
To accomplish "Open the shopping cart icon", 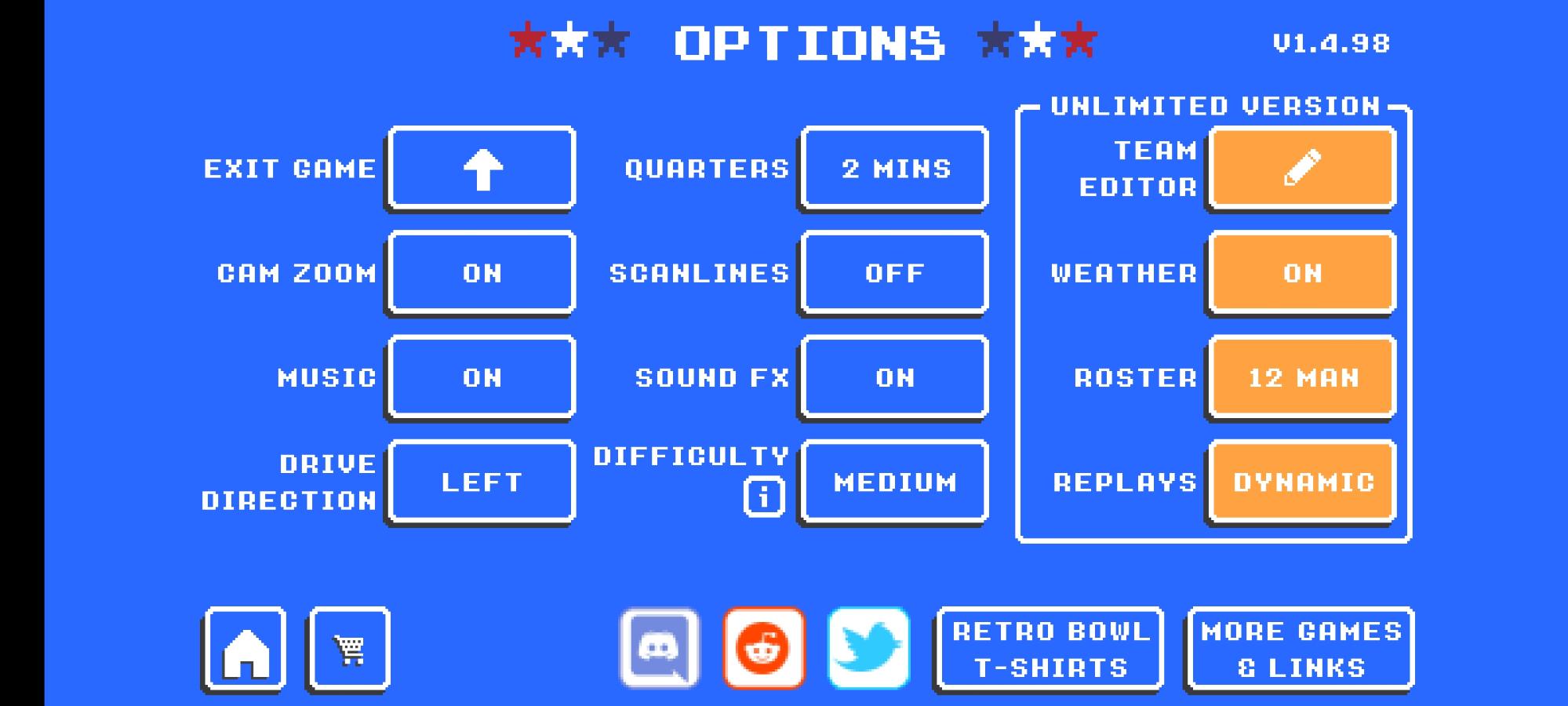I will click(x=349, y=650).
